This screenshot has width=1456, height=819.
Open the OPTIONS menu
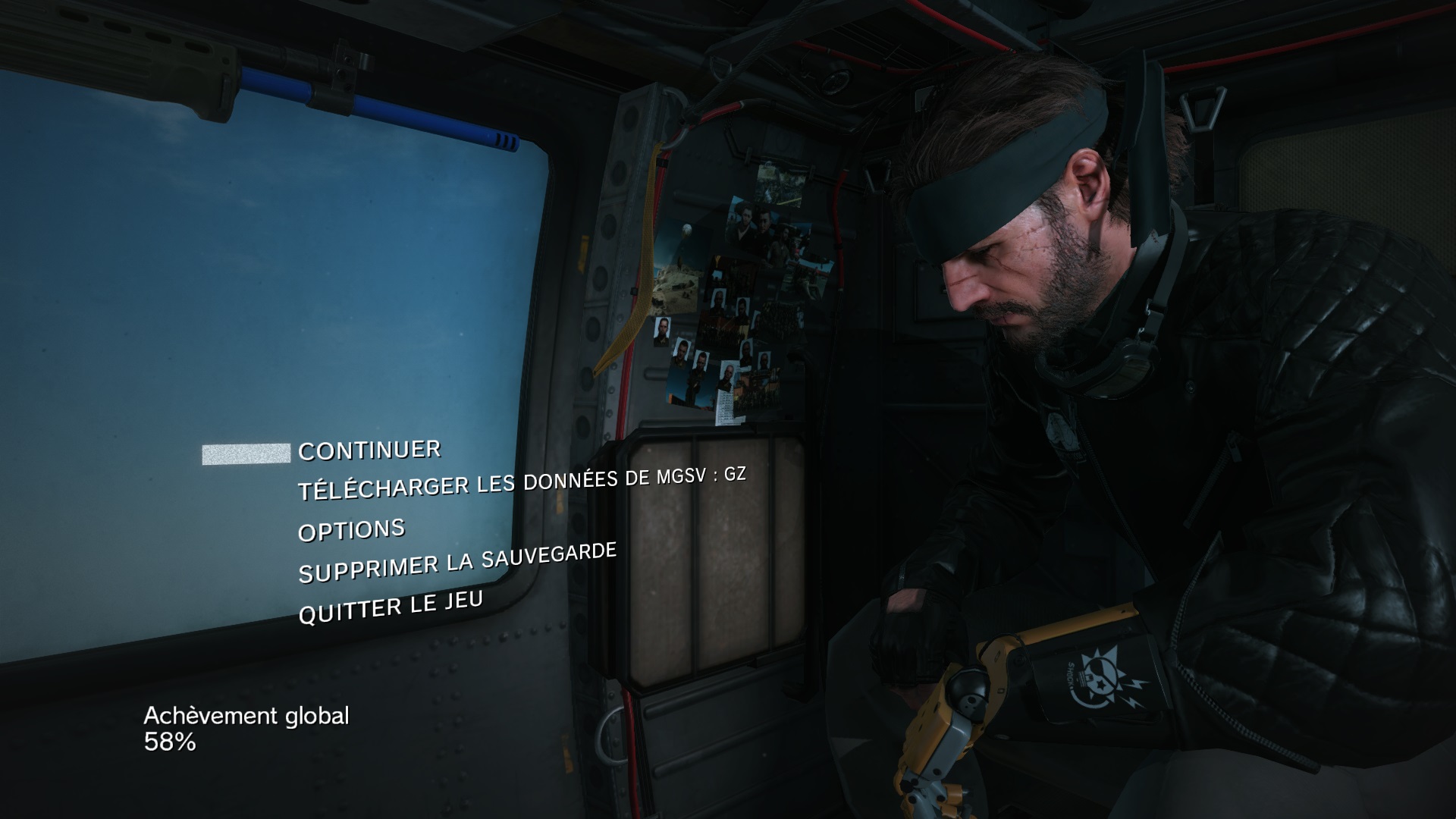(352, 530)
